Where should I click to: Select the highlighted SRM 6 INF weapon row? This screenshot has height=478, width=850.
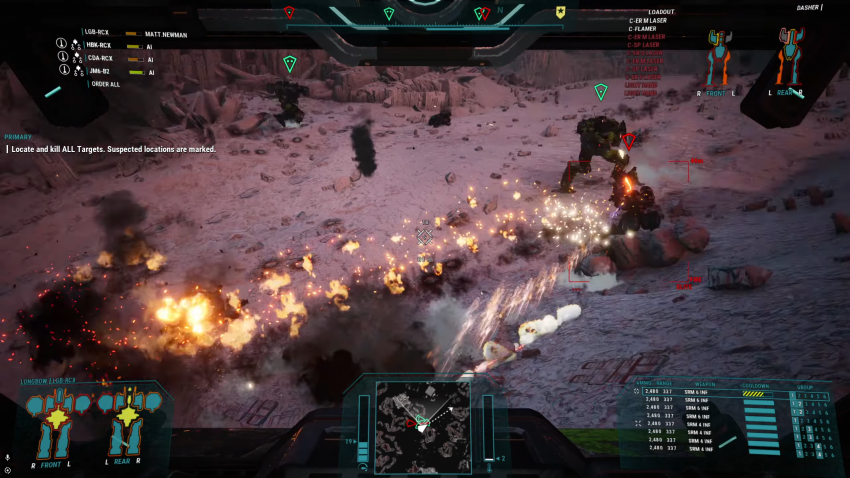click(x=699, y=391)
